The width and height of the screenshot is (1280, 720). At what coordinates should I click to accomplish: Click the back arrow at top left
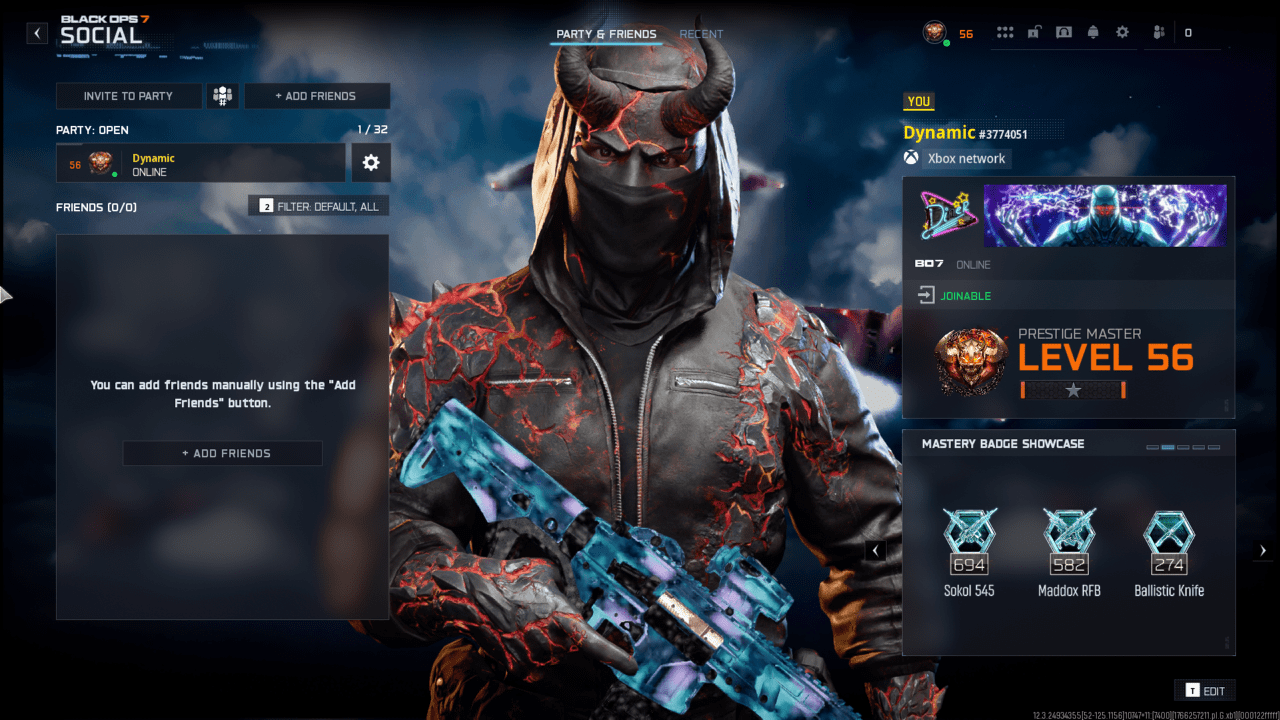point(36,32)
